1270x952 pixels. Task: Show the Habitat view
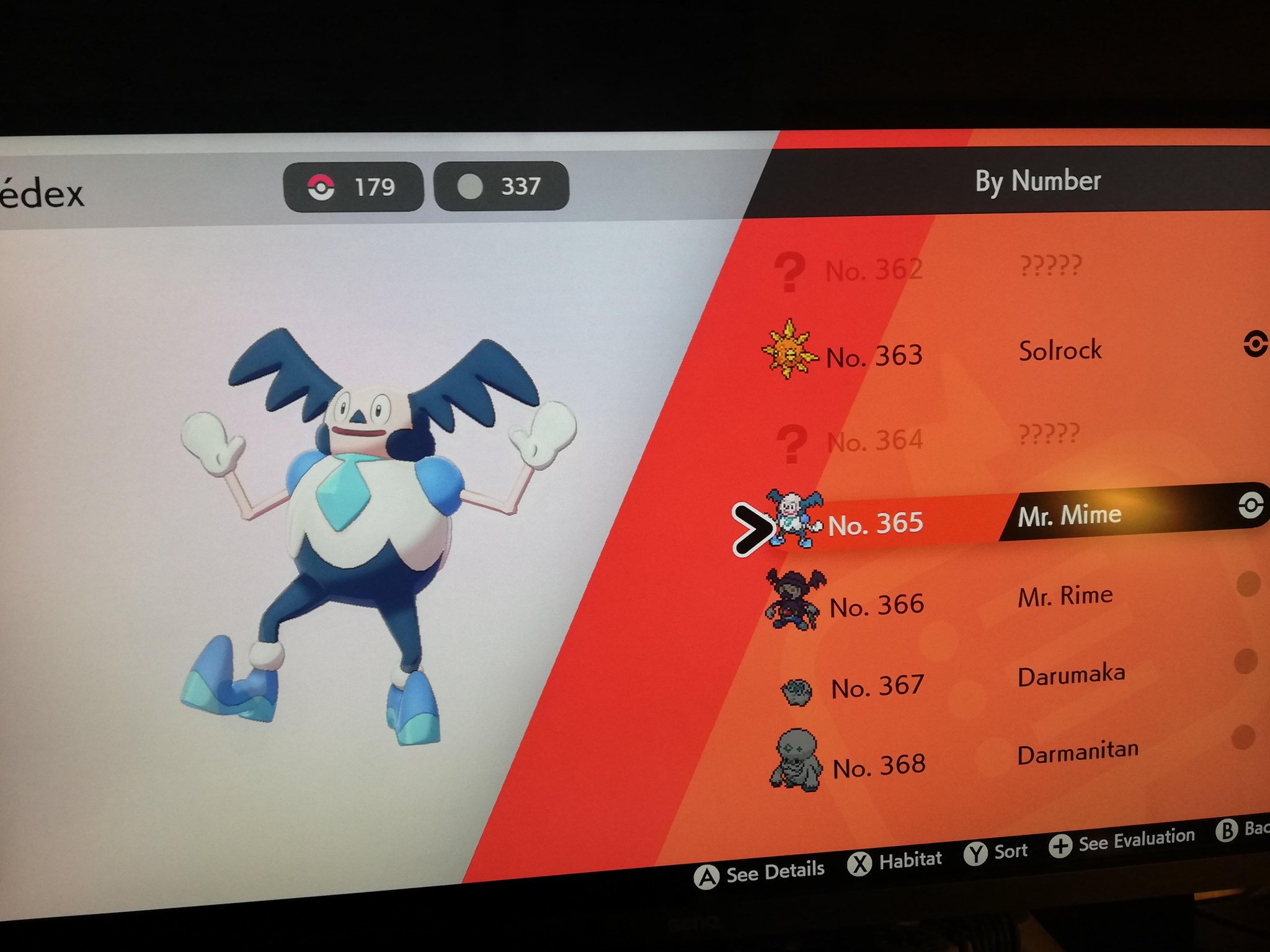coord(895,861)
